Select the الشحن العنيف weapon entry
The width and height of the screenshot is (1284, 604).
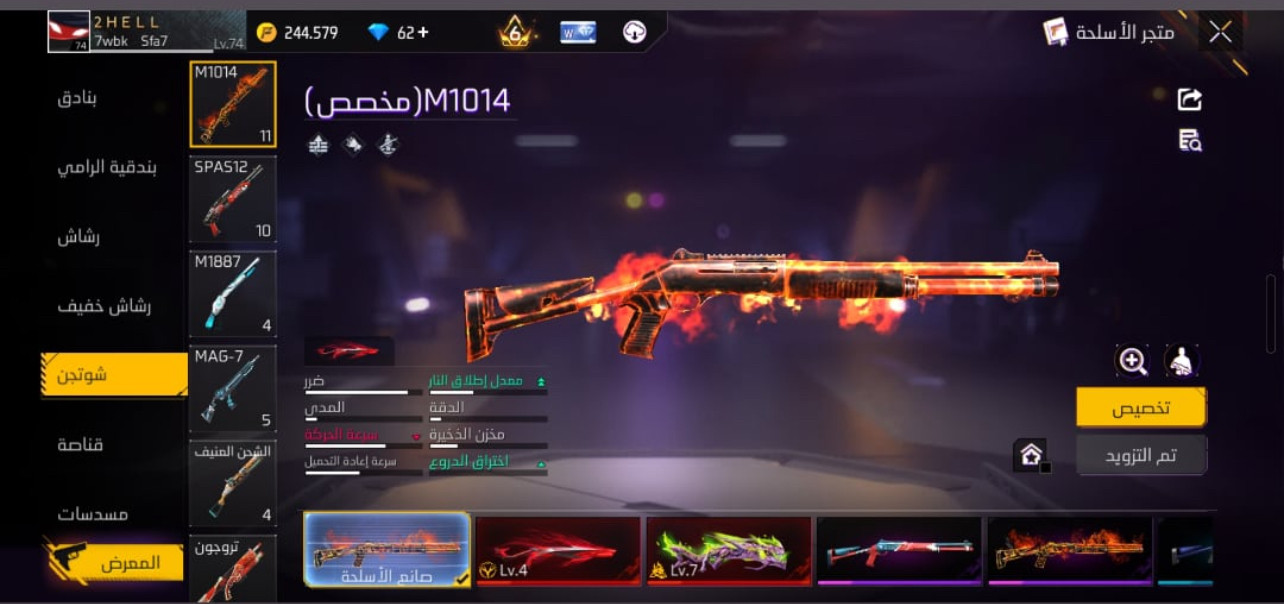tap(232, 484)
